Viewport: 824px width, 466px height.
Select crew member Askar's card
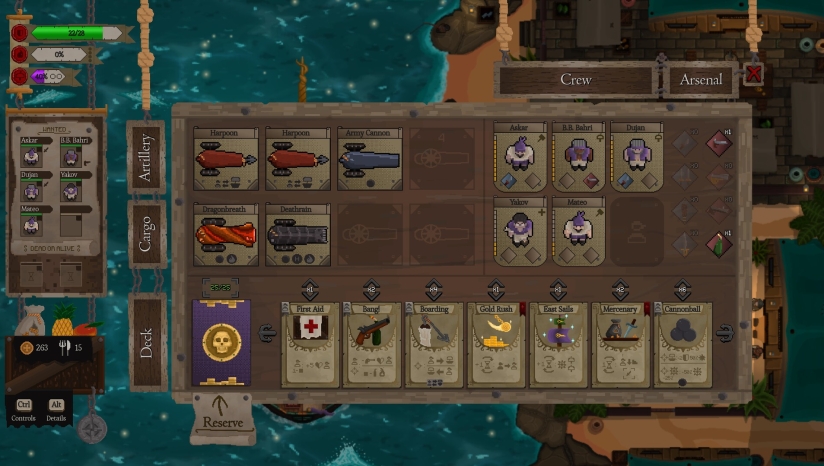tap(520, 157)
